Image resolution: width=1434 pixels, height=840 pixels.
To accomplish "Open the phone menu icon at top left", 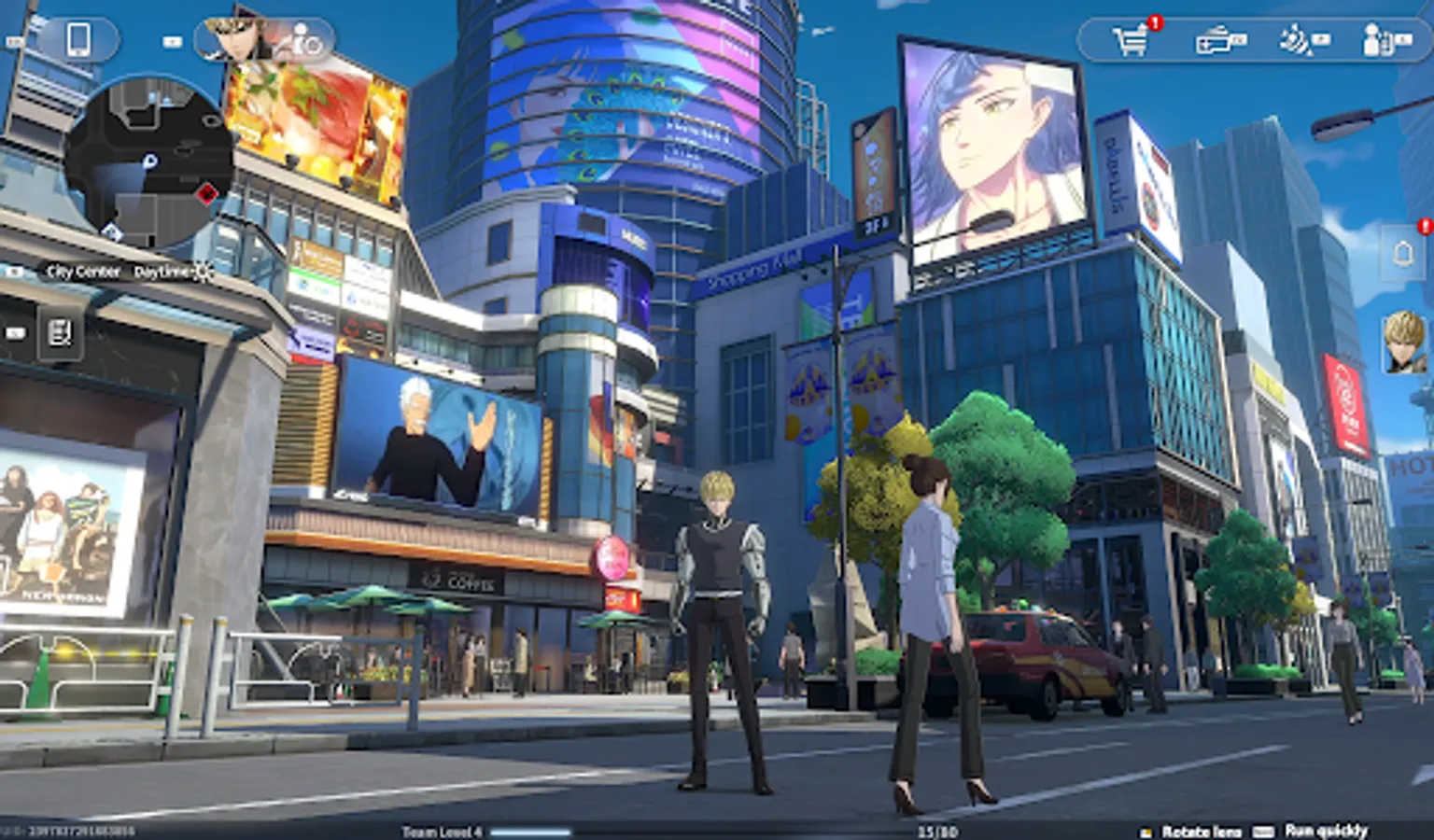I will [78, 40].
